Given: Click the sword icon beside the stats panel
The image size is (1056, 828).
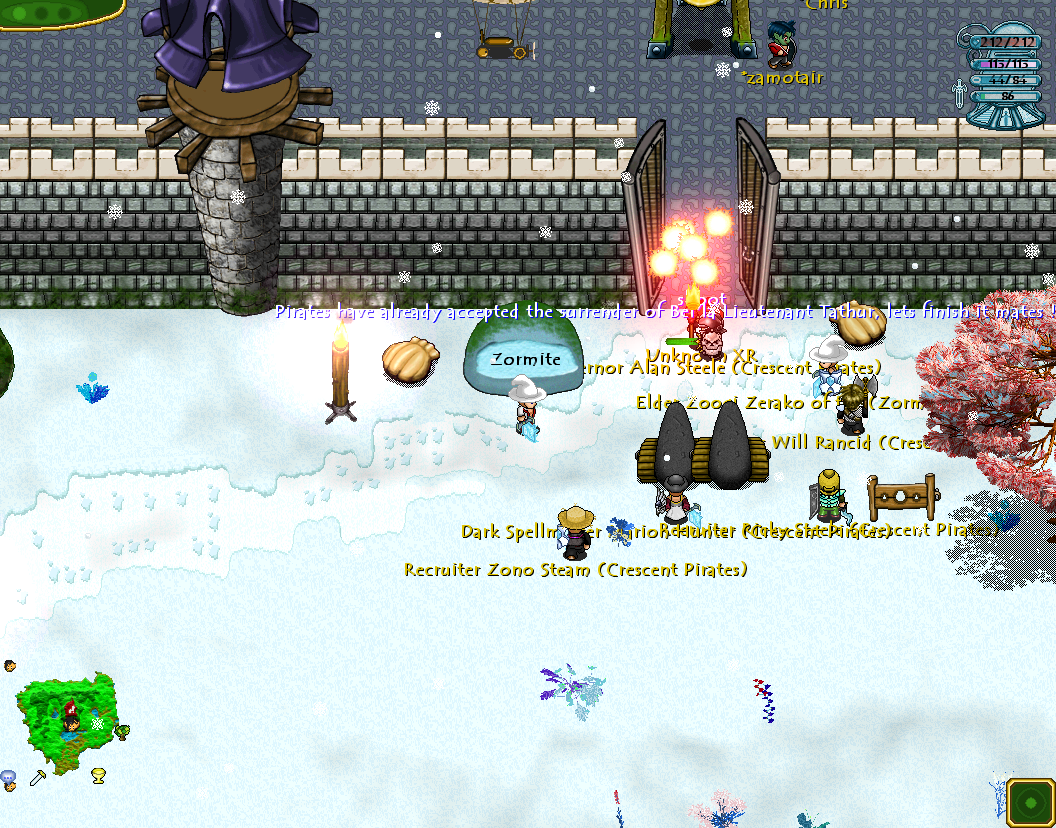Looking at the screenshot, I should tap(959, 94).
